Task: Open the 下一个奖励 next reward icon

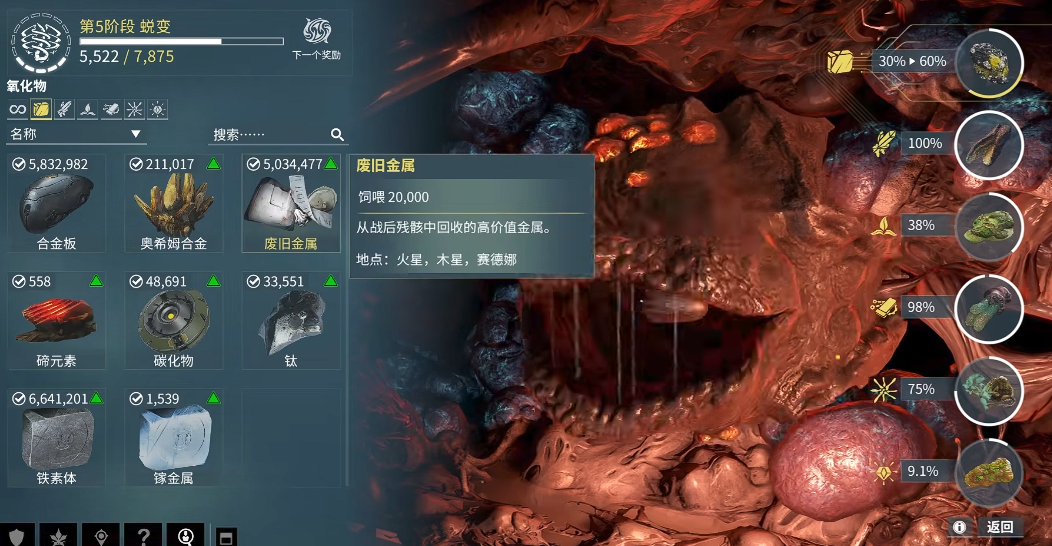Action: pyautogui.click(x=317, y=36)
